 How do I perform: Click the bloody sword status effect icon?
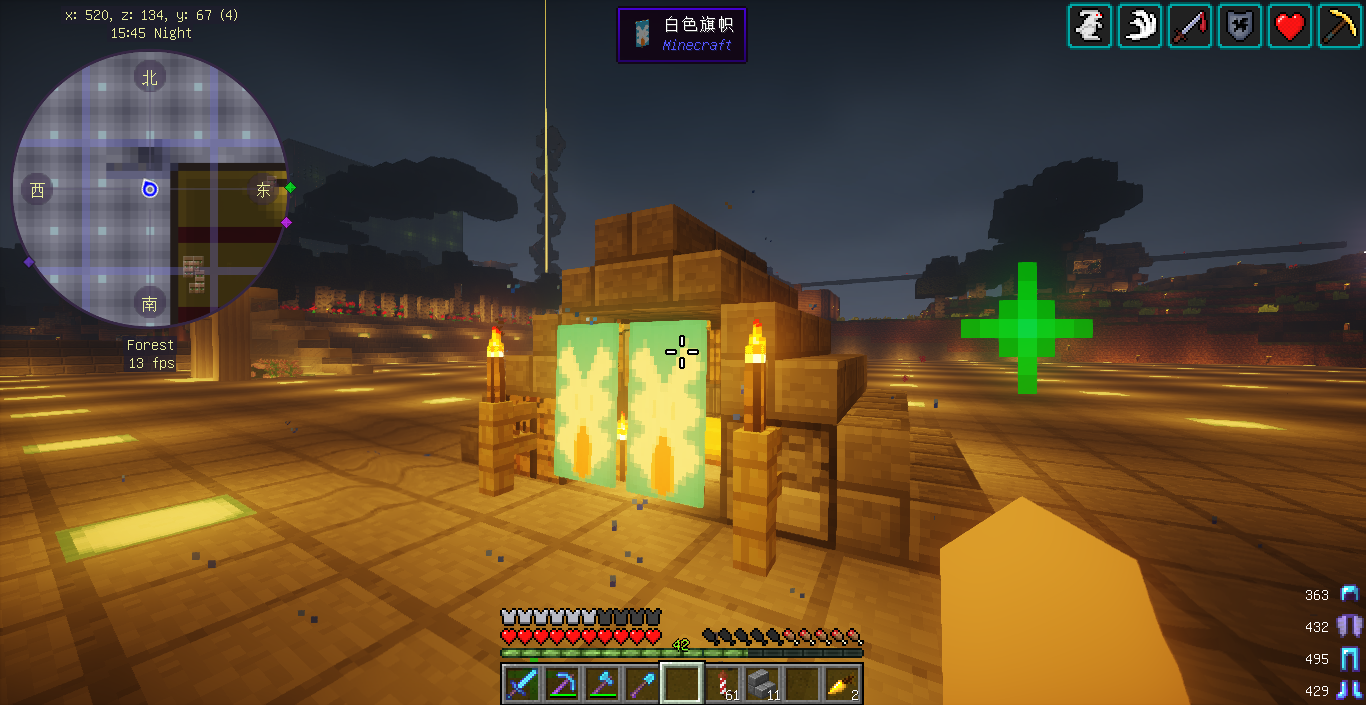coord(1189,26)
